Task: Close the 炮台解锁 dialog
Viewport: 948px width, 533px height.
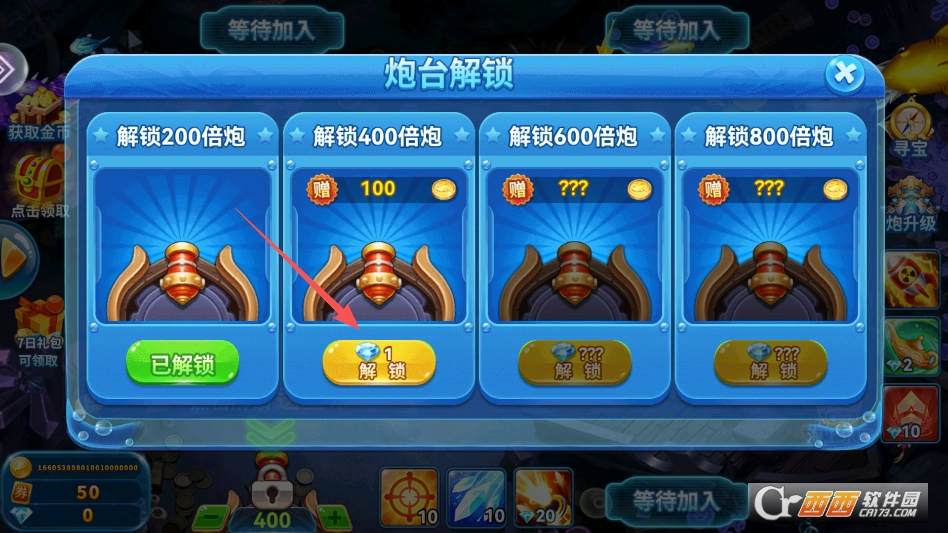Action: pos(845,74)
